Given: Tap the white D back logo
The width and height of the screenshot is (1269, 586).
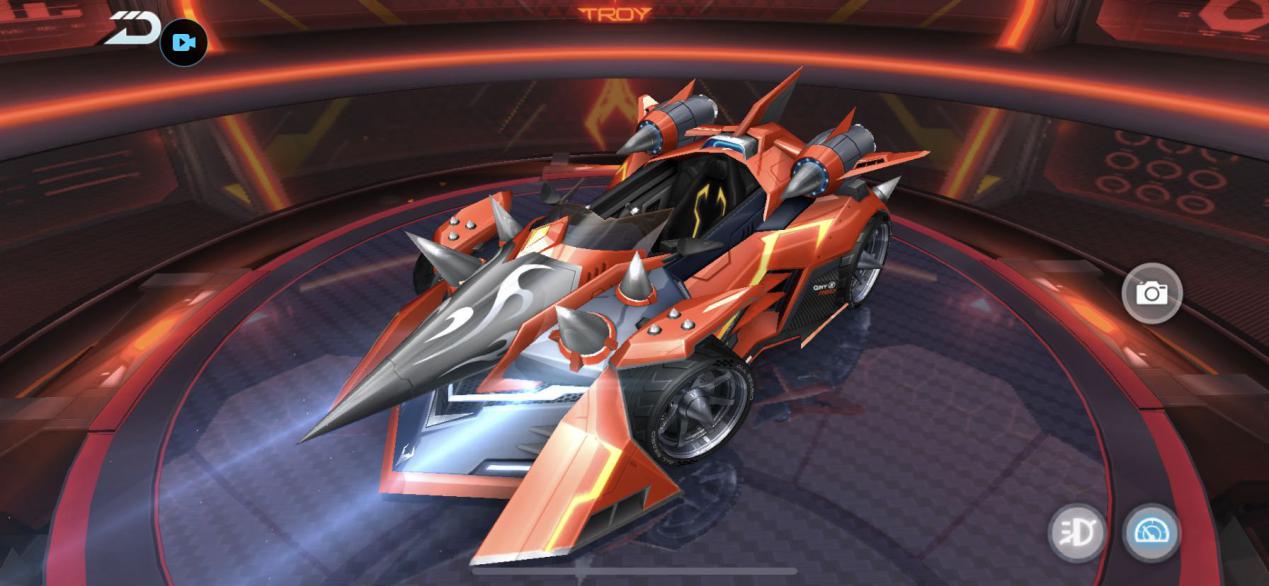Looking at the screenshot, I should click(x=133, y=28).
